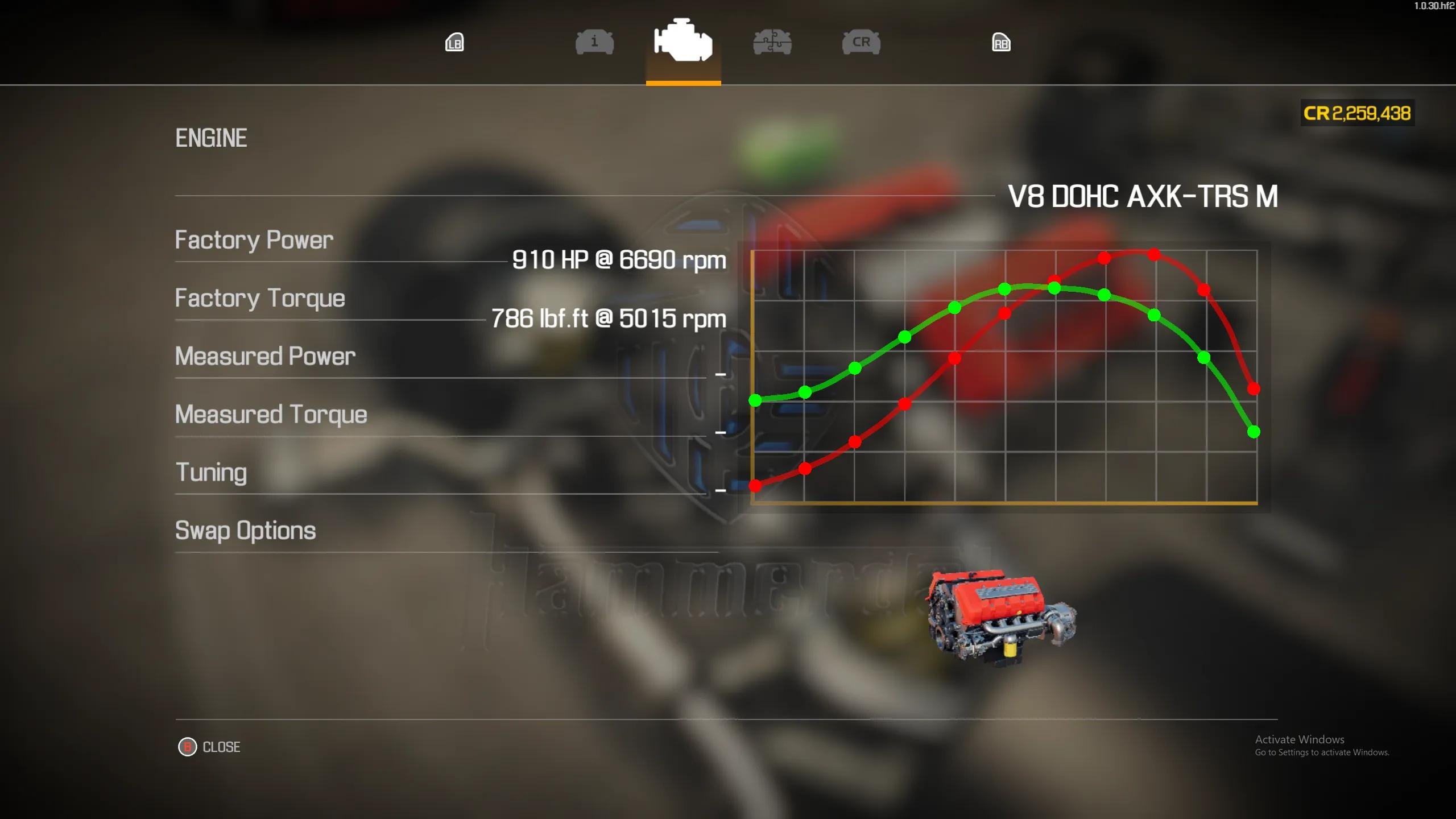Open the CR car value tab
Viewport: 1456px width, 819px height.
click(861, 43)
